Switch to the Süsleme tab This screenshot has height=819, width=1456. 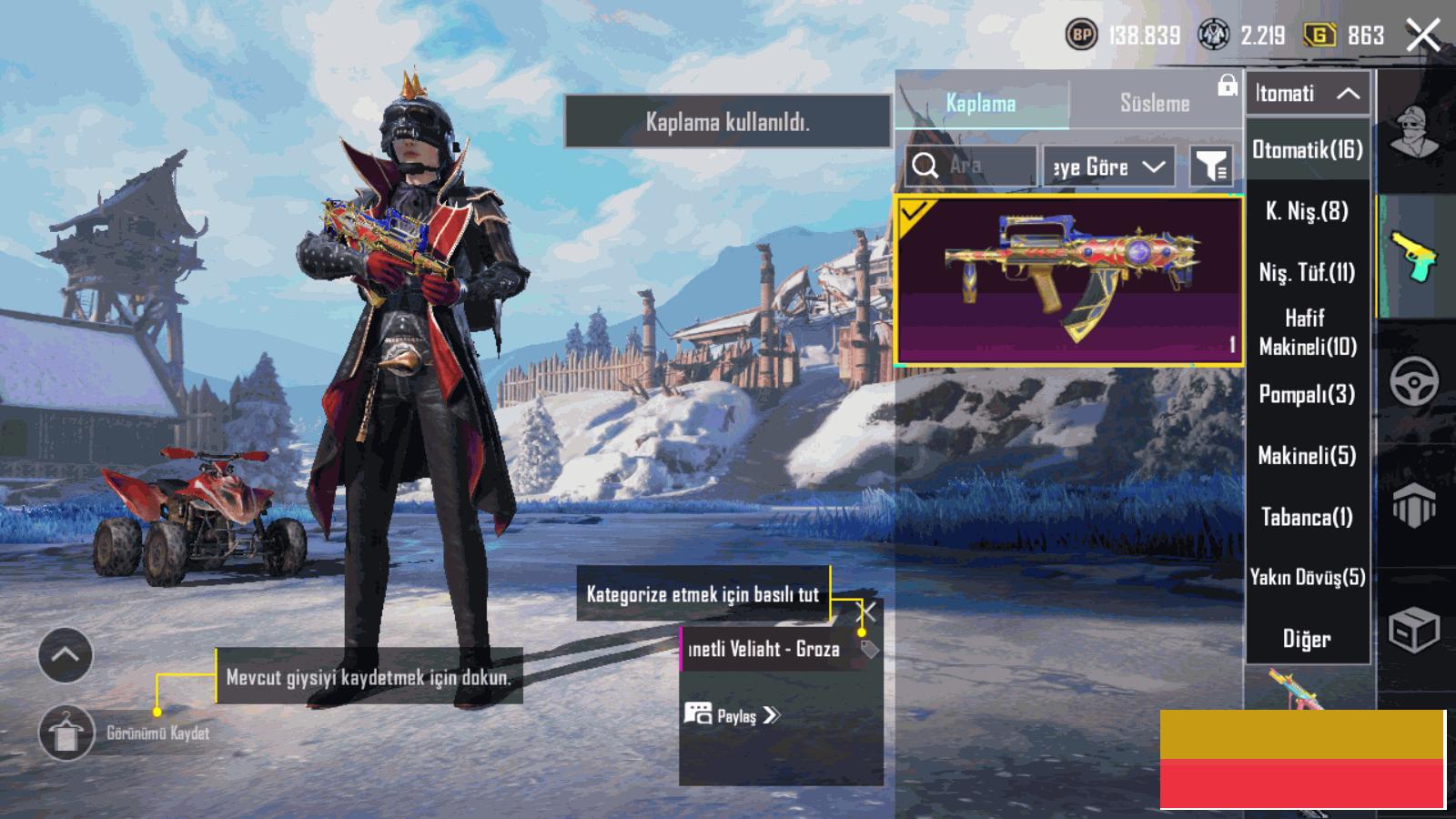pos(1154,103)
